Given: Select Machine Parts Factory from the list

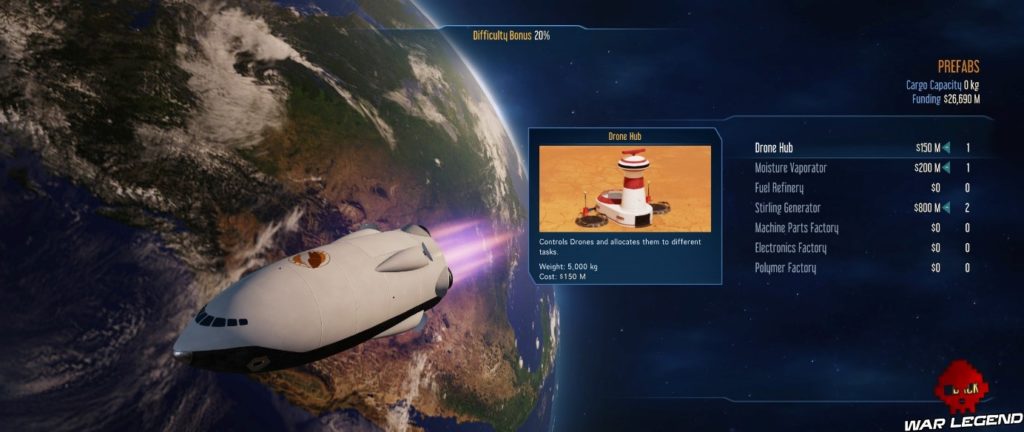Looking at the screenshot, I should point(796,228).
